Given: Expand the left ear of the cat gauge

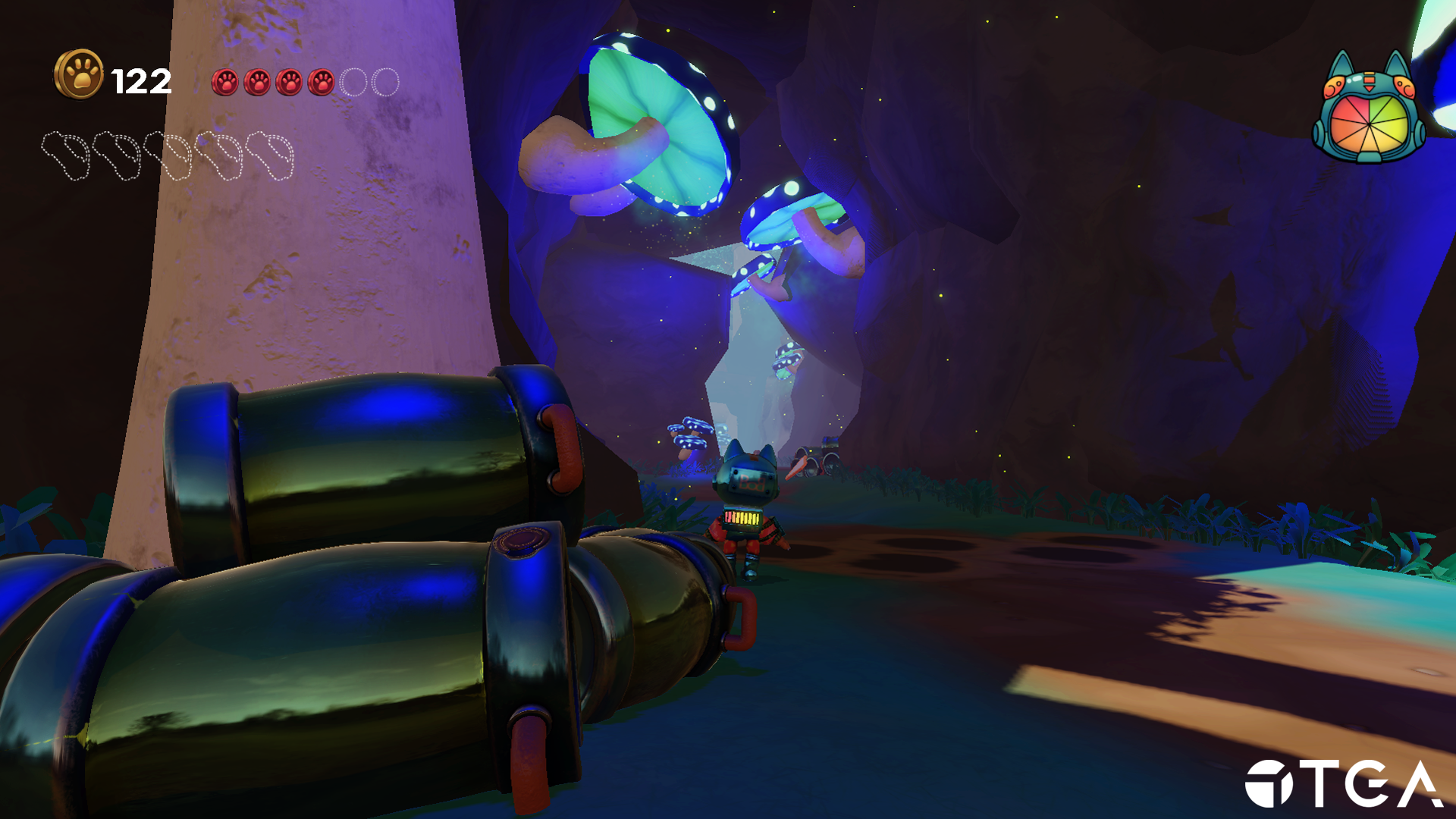Looking at the screenshot, I should pyautogui.click(x=1342, y=61).
